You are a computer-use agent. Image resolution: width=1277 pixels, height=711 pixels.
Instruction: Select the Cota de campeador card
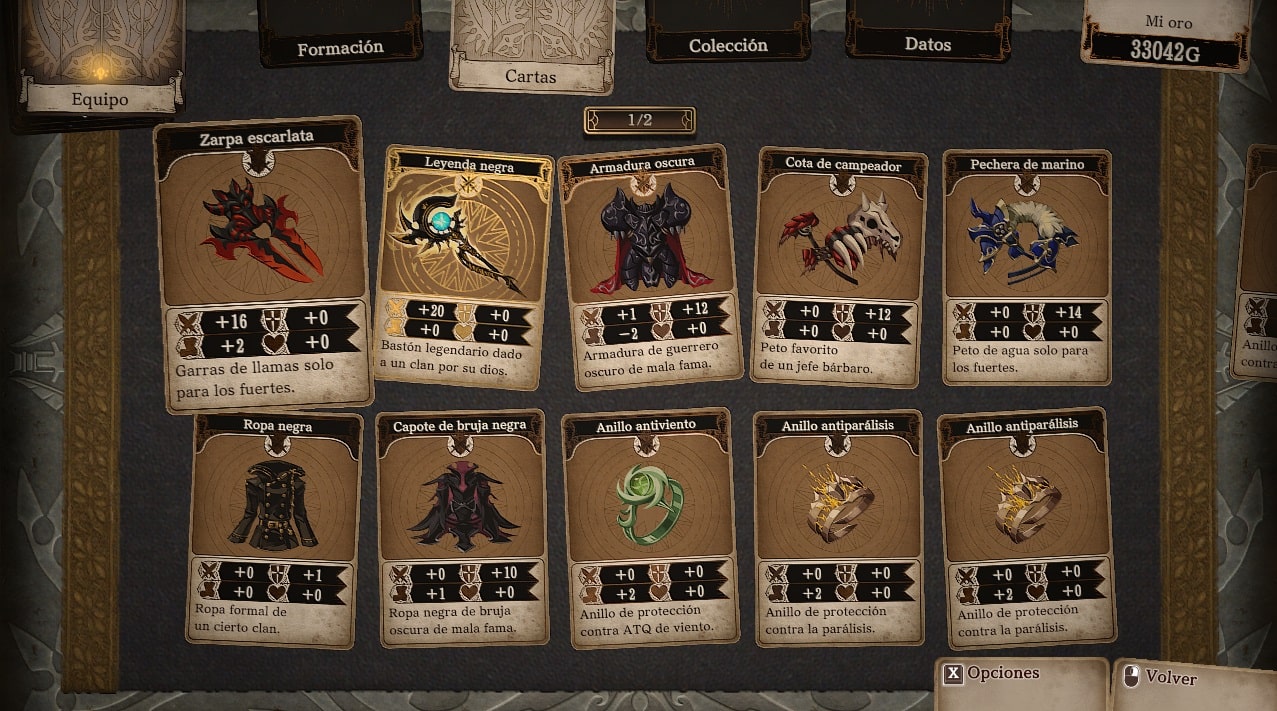[840, 266]
